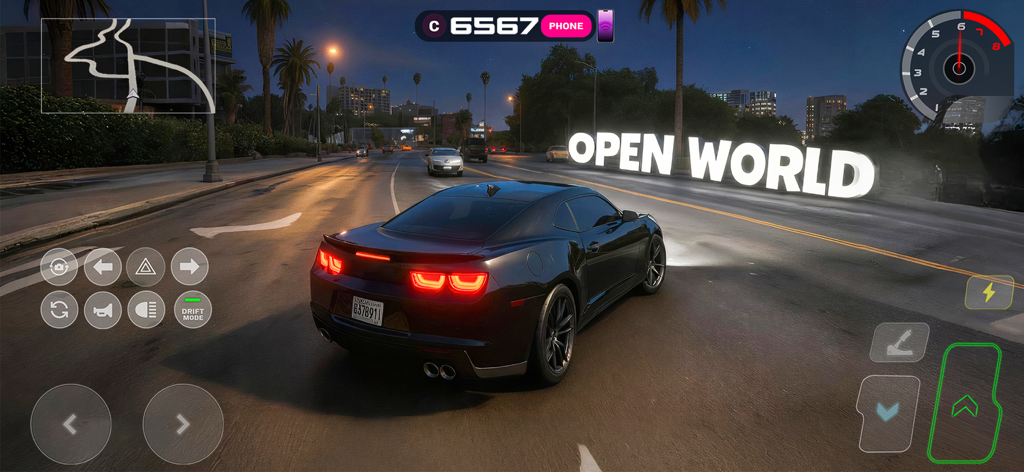The image size is (1024, 472).
Task: Open the pink PHONE button
Action: point(566,26)
